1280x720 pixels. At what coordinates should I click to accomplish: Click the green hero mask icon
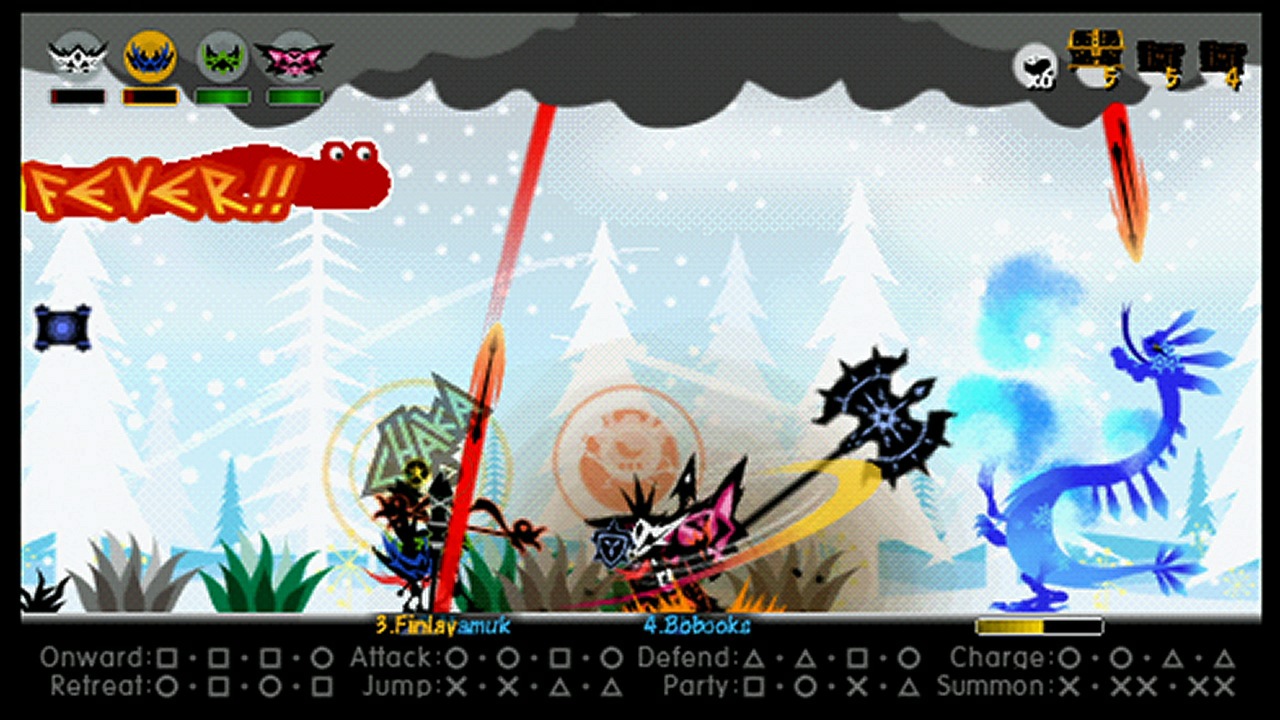(x=222, y=55)
